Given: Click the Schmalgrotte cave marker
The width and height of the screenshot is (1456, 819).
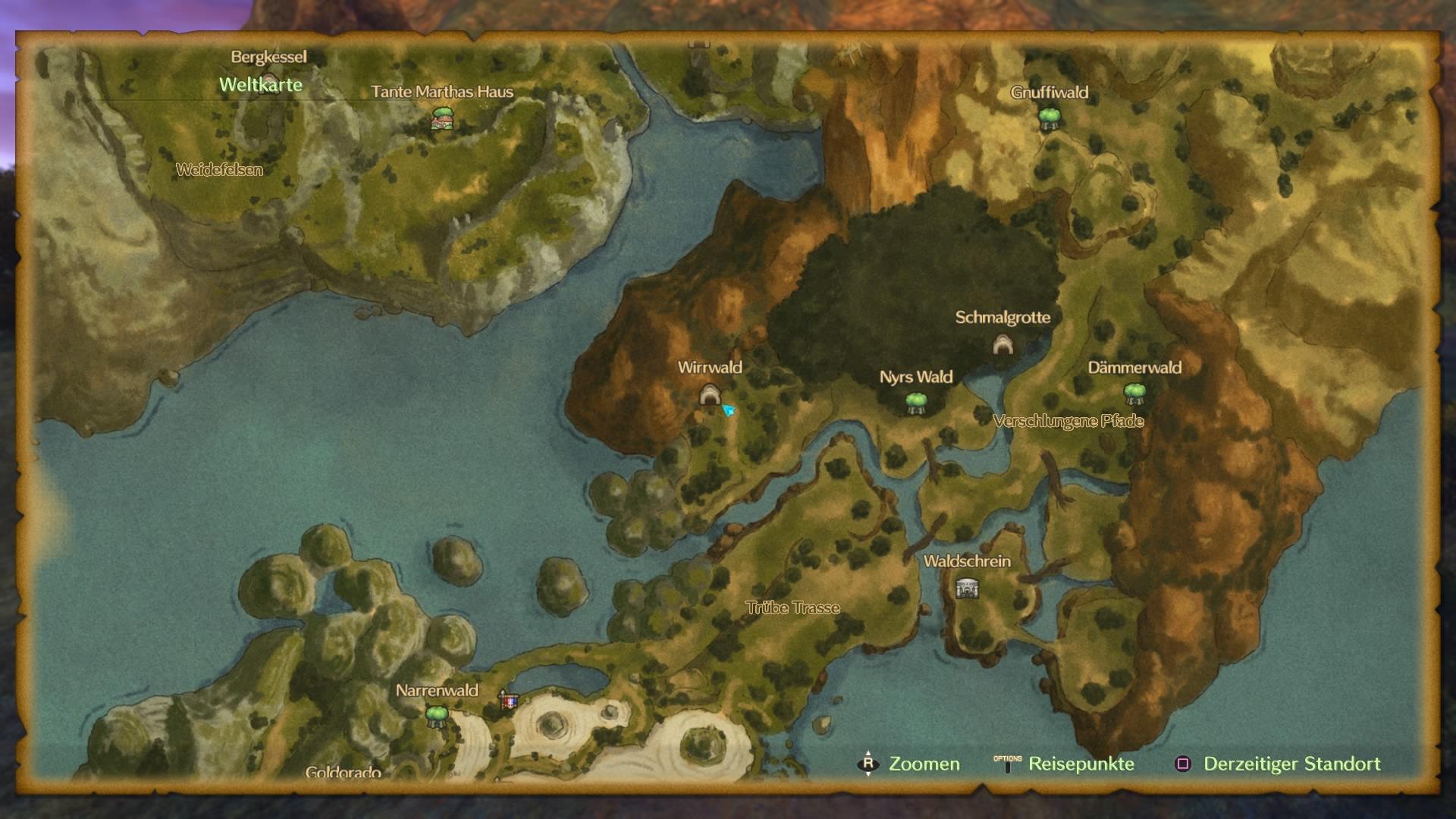Looking at the screenshot, I should (x=1003, y=344).
